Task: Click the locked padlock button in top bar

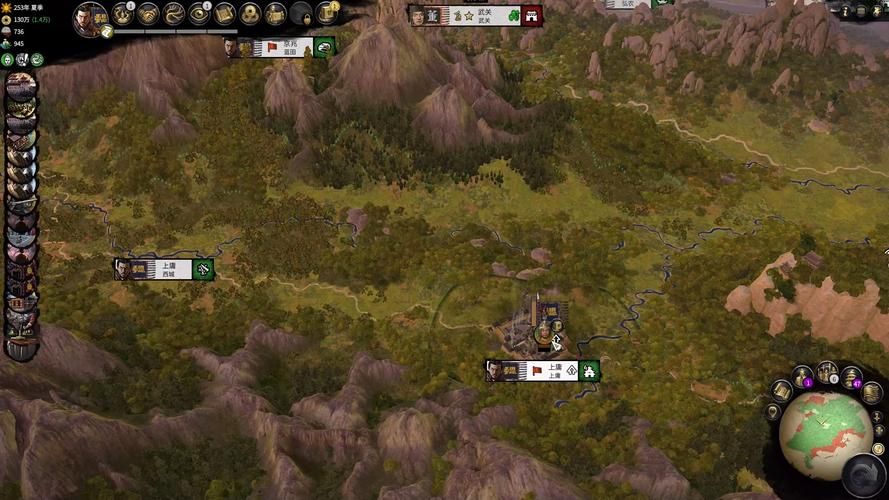Action: (x=301, y=14)
